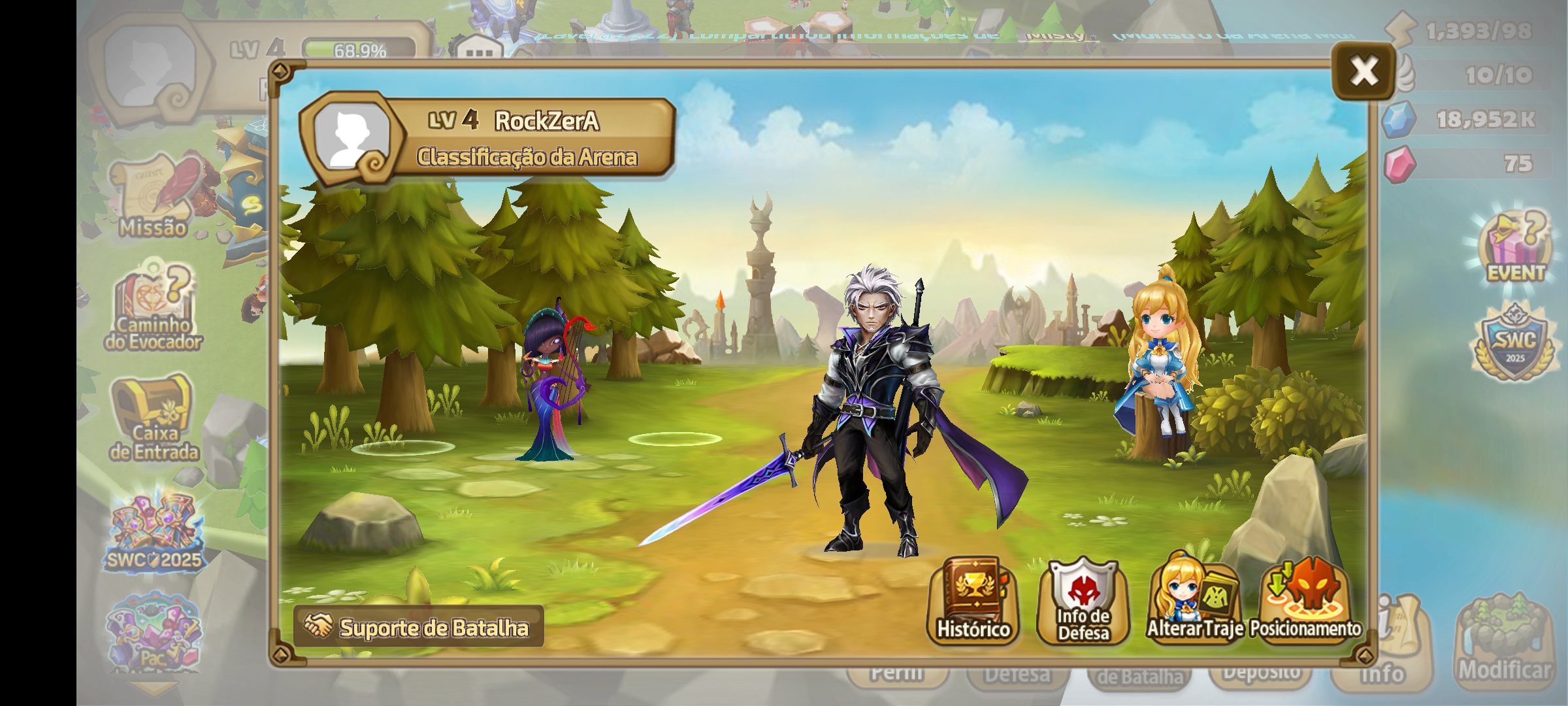Screen dimensions: 1568x706
Task: Open the Caixa de Entrada chest
Action: click(x=154, y=418)
